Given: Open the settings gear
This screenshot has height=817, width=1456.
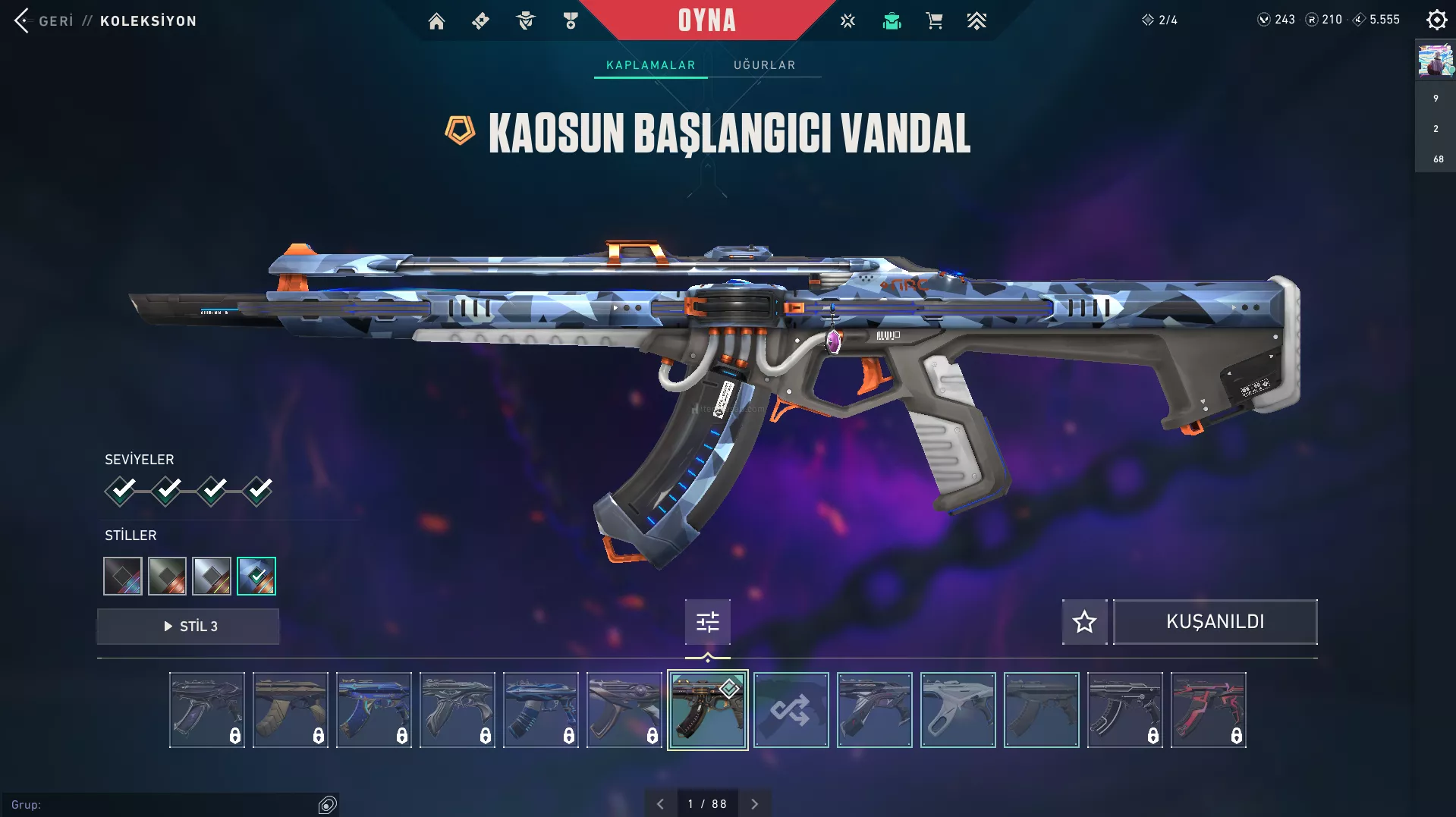Looking at the screenshot, I should [1436, 20].
